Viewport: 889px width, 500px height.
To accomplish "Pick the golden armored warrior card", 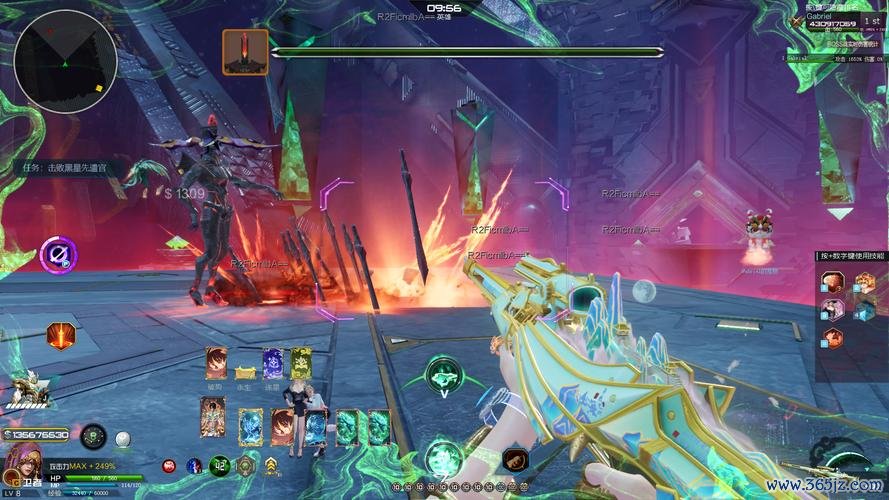I will 212,415.
